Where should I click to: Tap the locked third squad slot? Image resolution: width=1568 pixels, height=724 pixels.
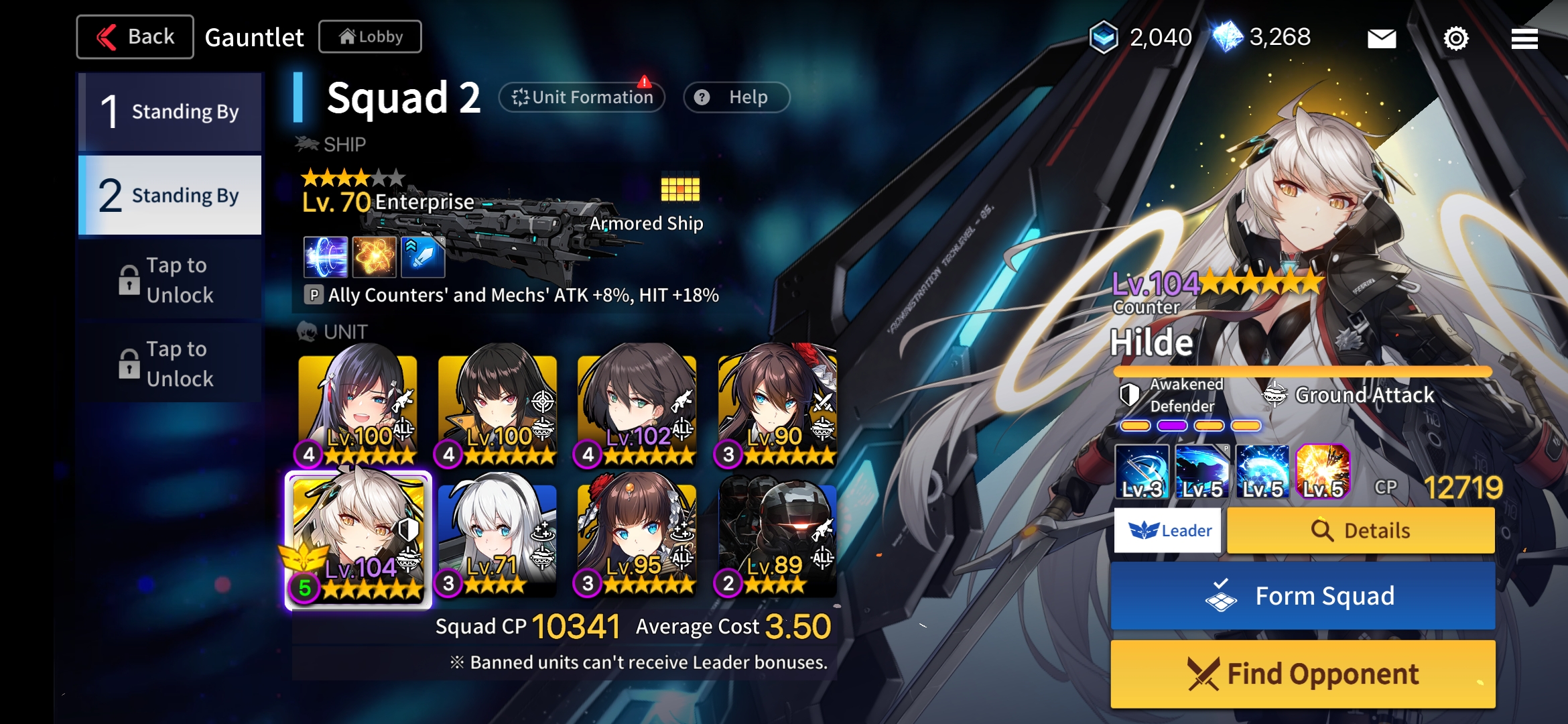pyautogui.click(x=170, y=280)
